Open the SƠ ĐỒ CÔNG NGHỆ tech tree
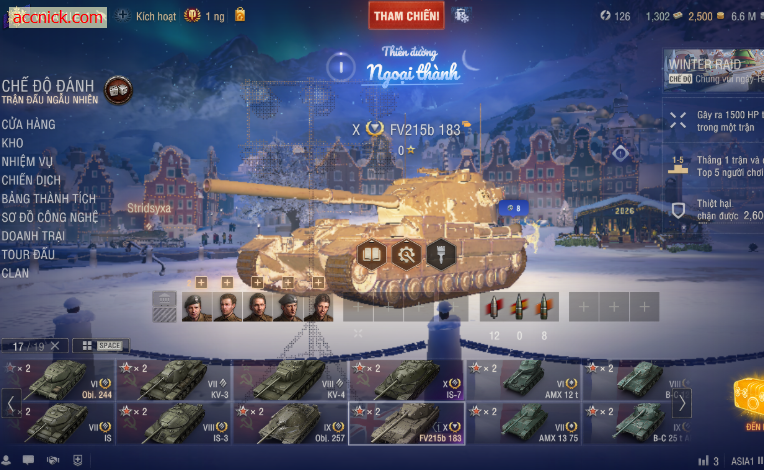The width and height of the screenshot is (764, 470). point(49,217)
